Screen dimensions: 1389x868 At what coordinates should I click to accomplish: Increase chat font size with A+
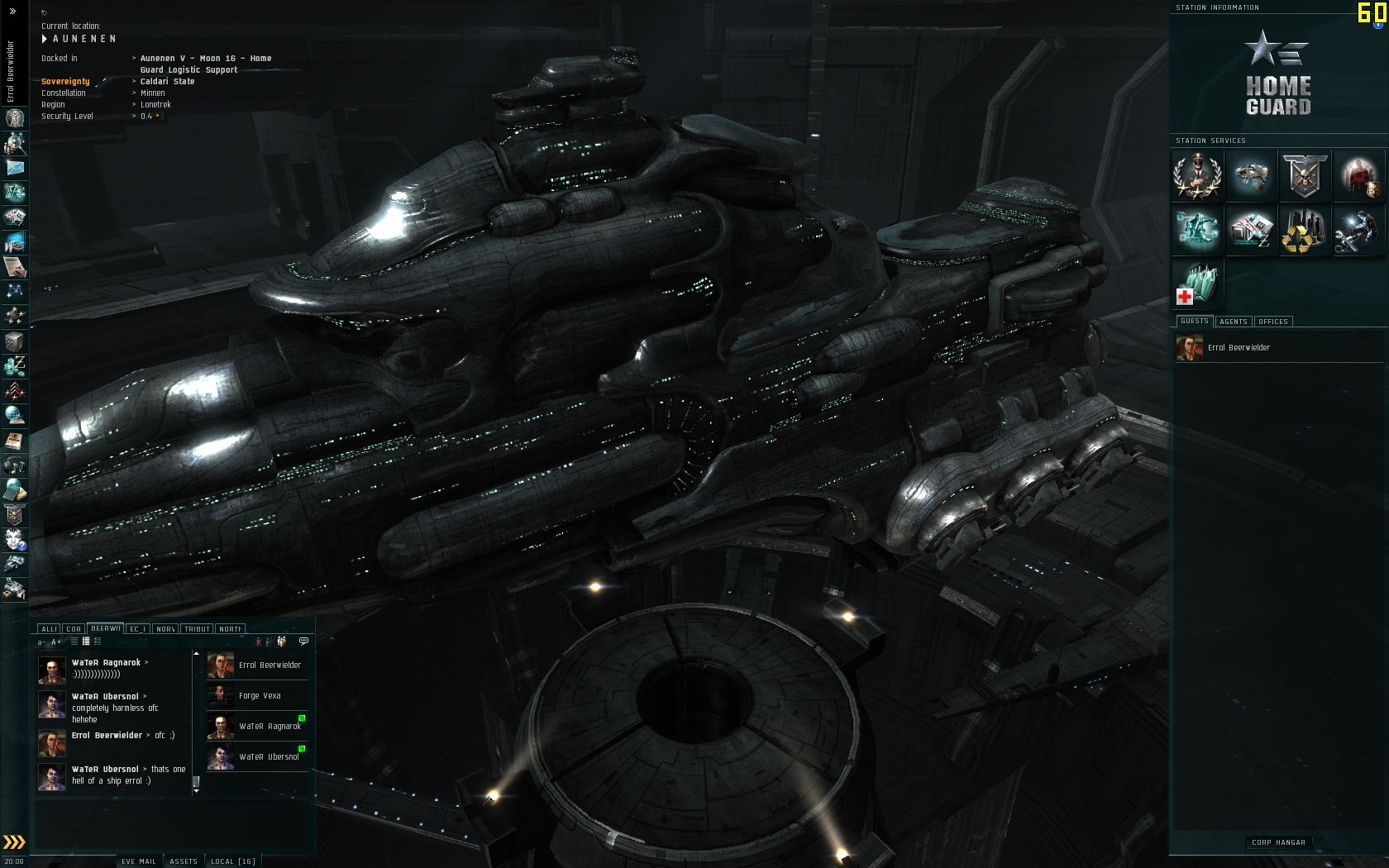coord(56,642)
